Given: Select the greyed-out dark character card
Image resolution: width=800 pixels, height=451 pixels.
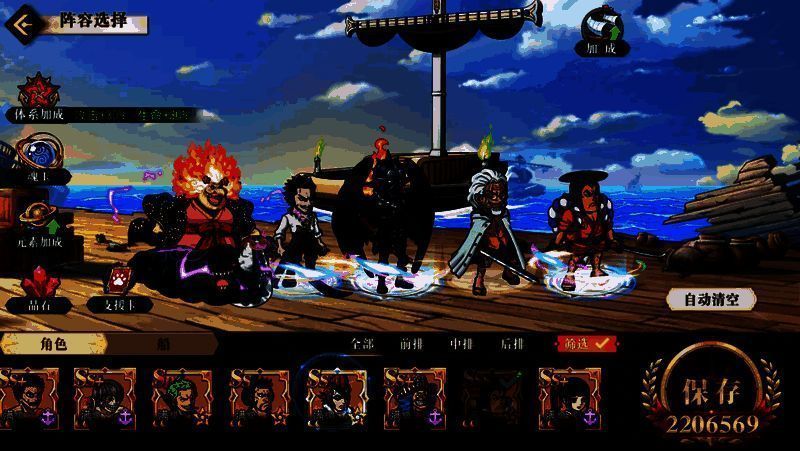Looking at the screenshot, I should pyautogui.click(x=492, y=399).
